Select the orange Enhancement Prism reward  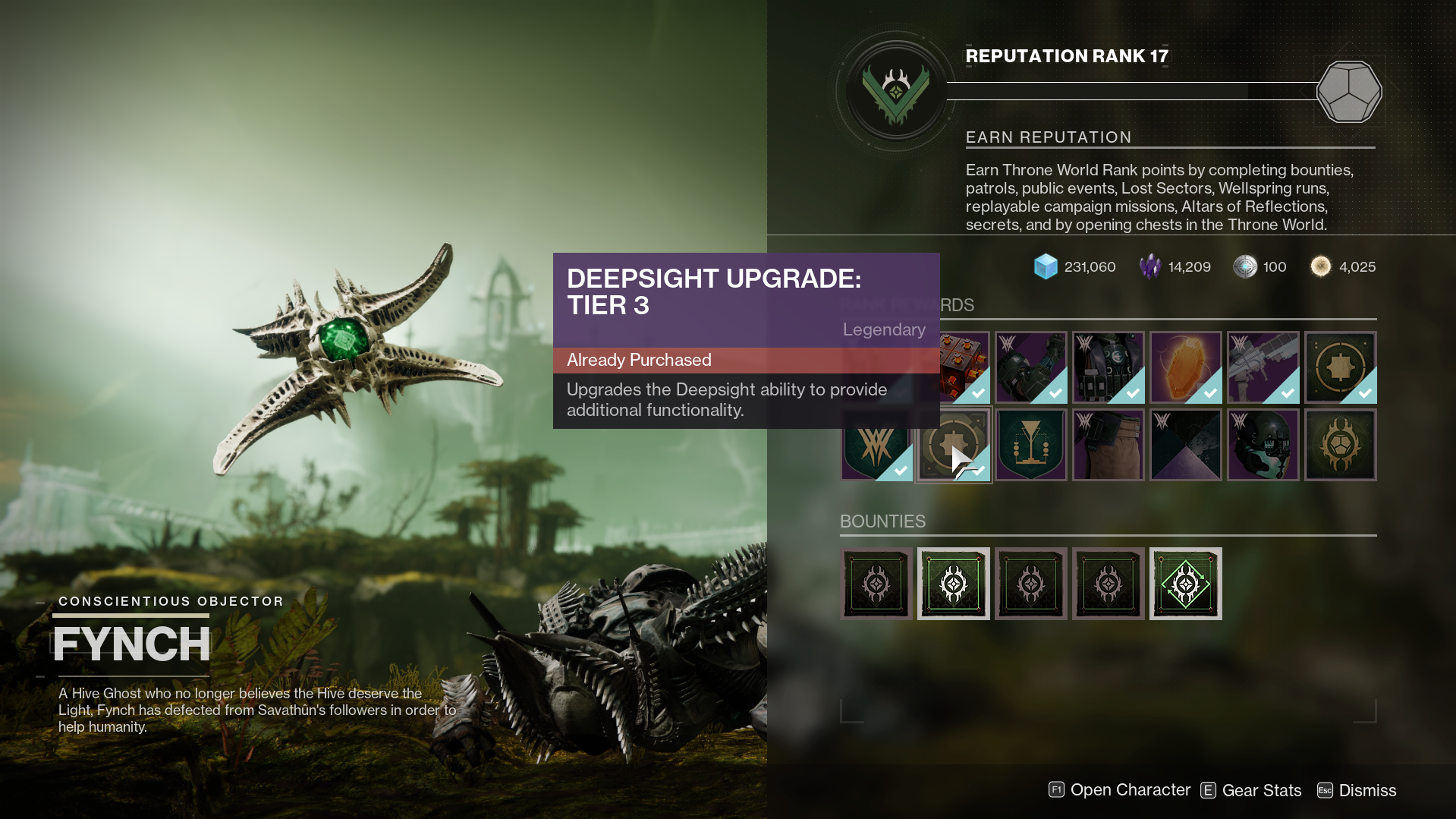[x=1186, y=367]
